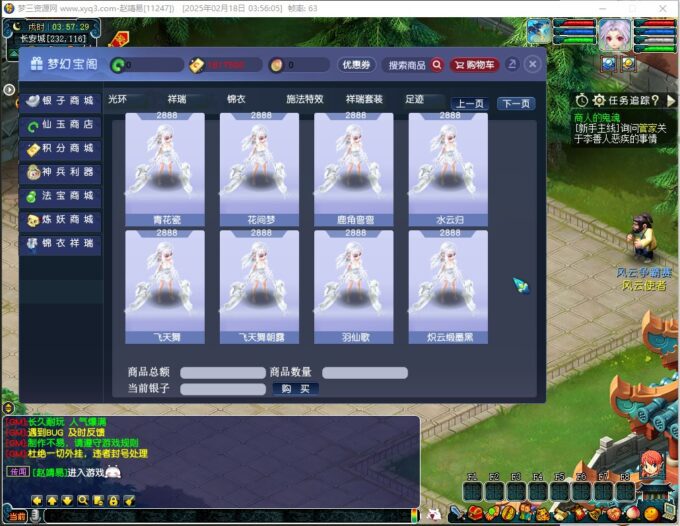Select the 银子商城 shop category
This screenshot has height=526, width=680.
pyautogui.click(x=60, y=101)
